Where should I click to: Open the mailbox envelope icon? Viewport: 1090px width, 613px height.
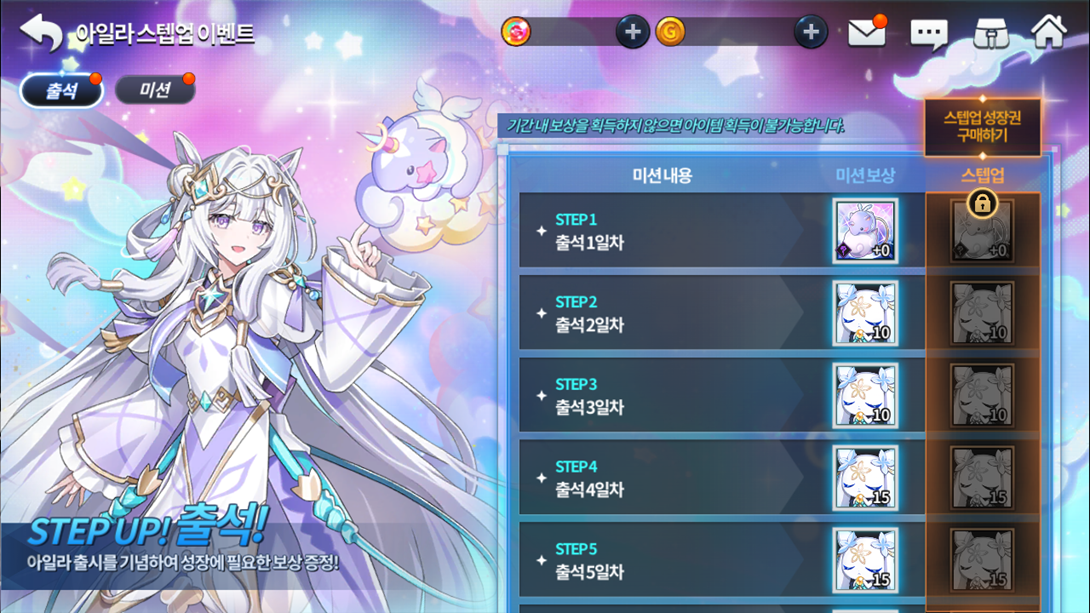click(866, 33)
